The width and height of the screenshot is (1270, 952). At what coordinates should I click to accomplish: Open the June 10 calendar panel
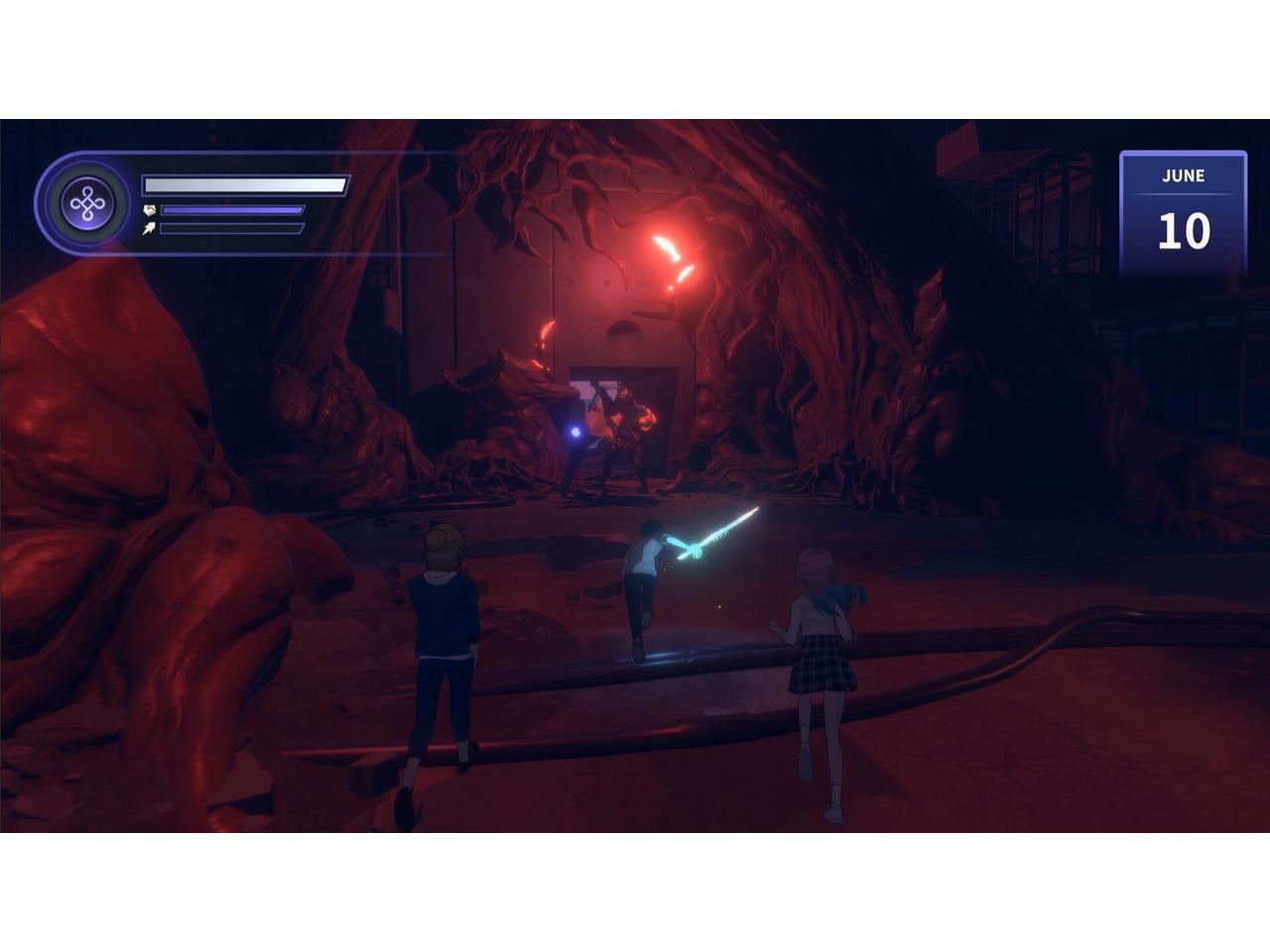coord(1183,212)
